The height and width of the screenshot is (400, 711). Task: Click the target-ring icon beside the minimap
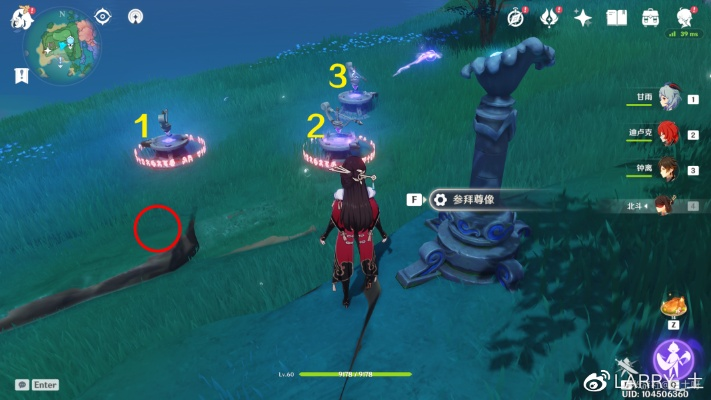click(103, 16)
